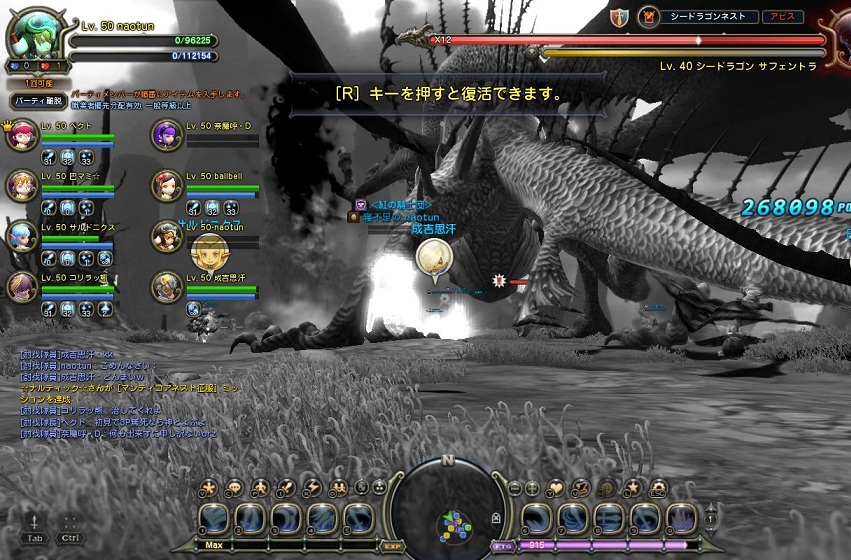Click the speech bubble menu icon
851x560 pixels.
[x=234, y=488]
